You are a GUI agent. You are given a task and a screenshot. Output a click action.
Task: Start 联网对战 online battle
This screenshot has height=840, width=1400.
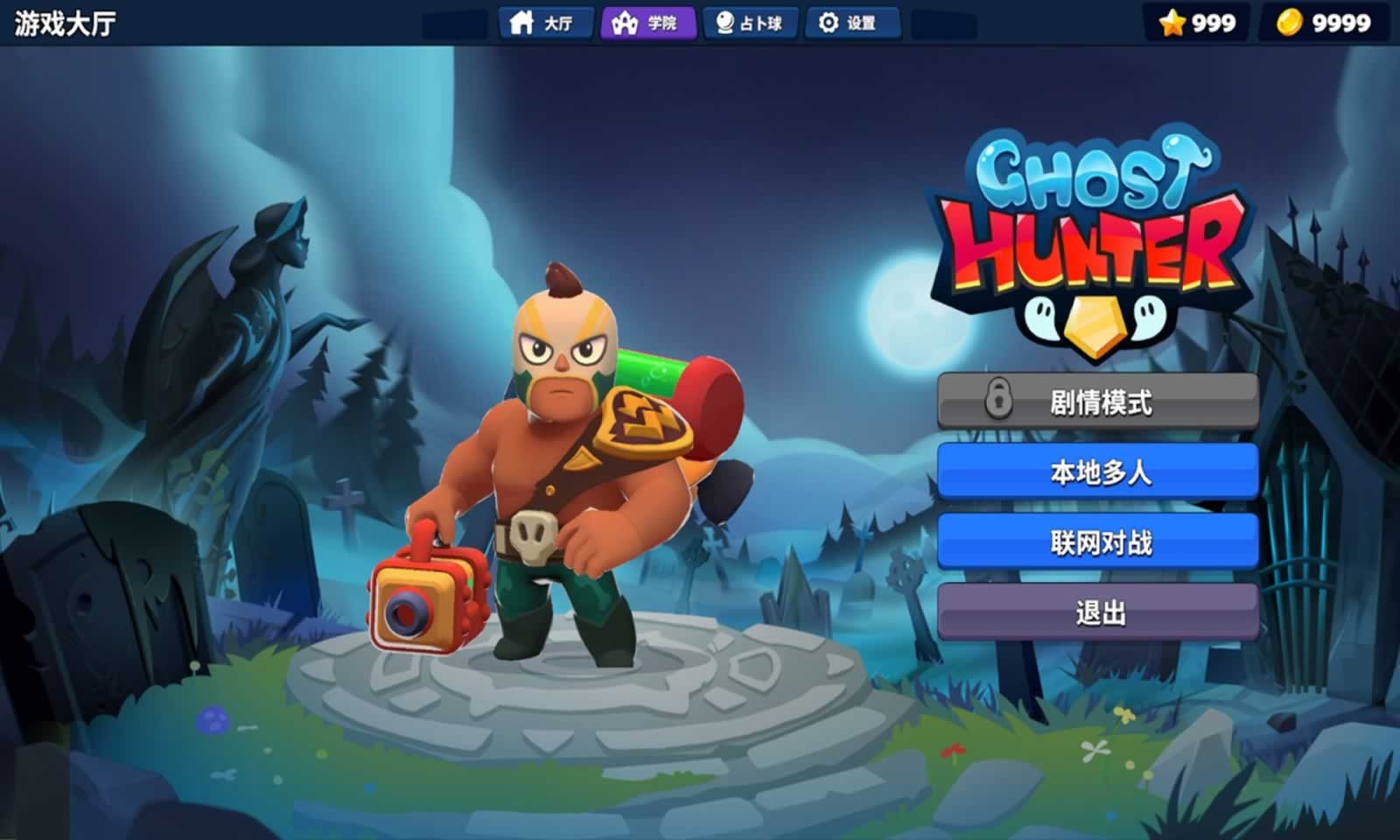[1099, 542]
